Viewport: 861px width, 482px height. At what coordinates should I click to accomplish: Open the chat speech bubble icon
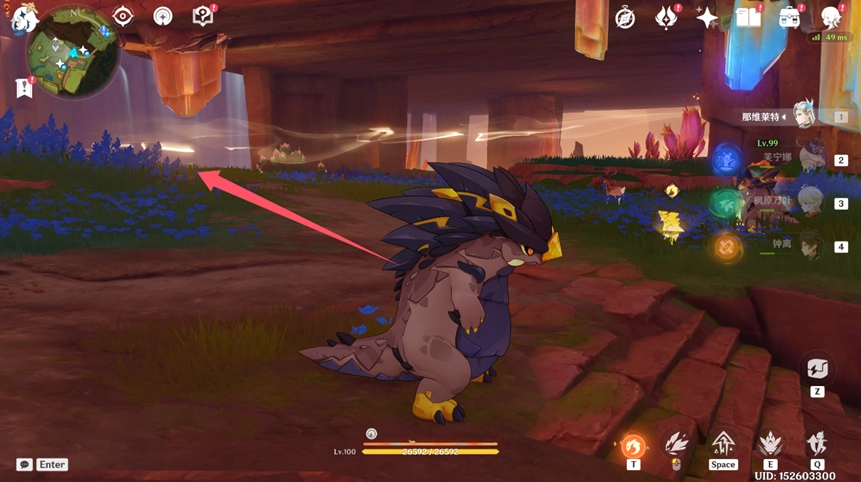pos(24,464)
